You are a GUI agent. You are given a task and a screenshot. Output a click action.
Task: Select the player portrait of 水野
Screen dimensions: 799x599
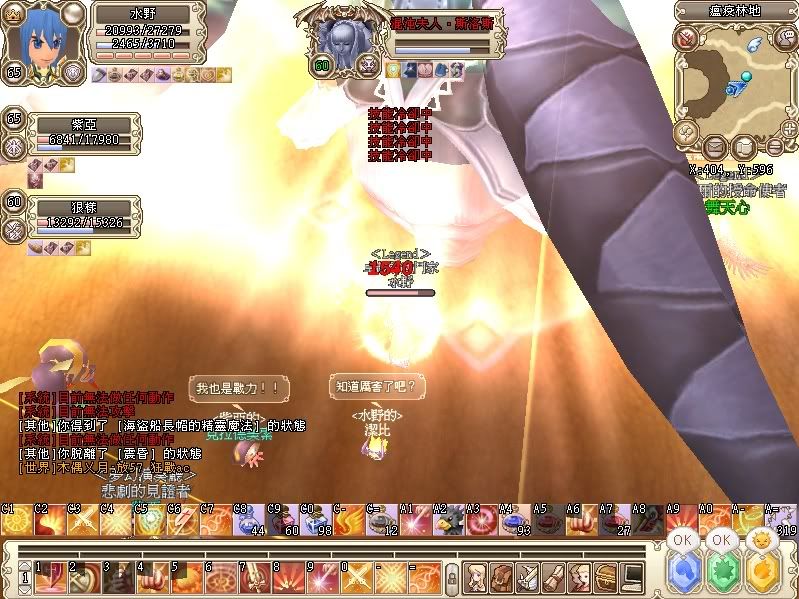[x=40, y=38]
